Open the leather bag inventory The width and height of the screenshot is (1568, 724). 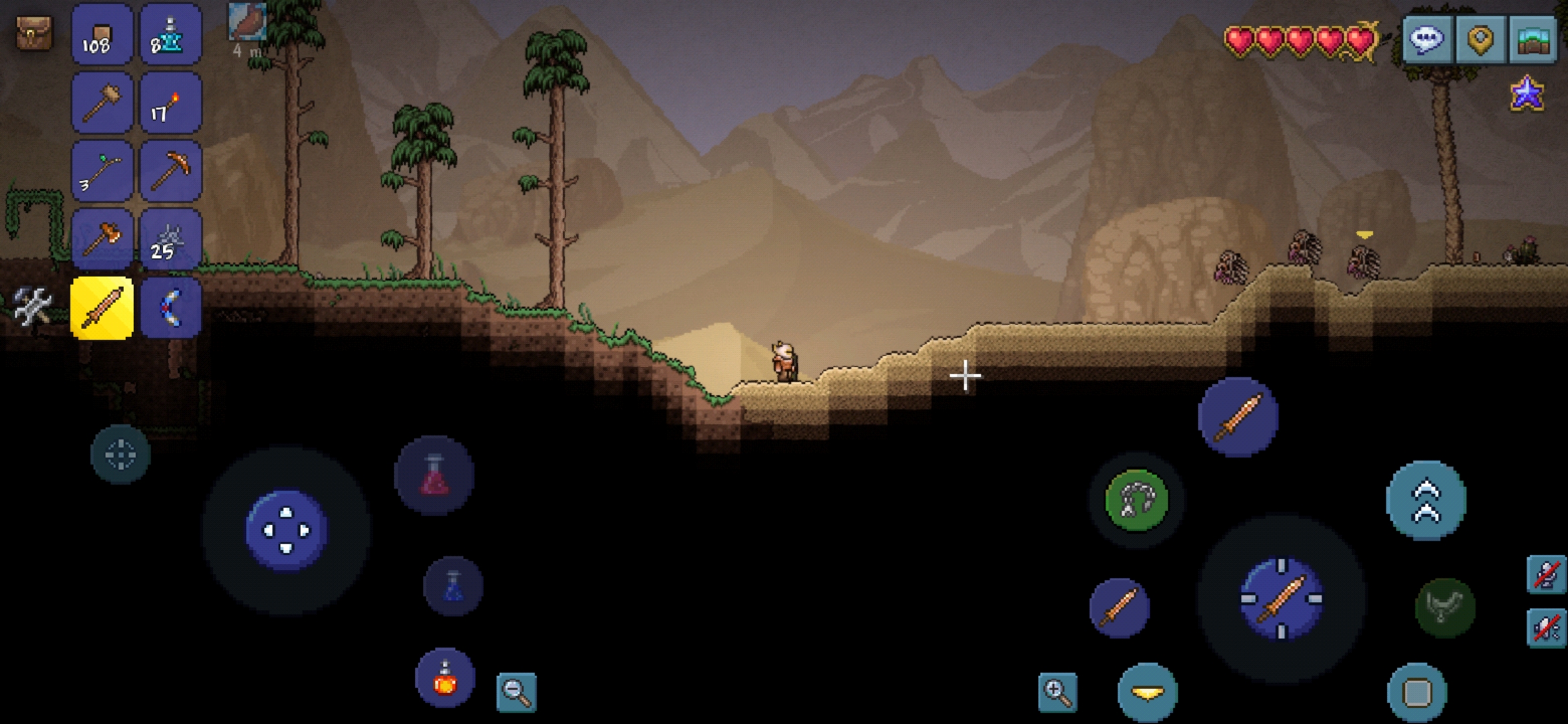tap(34, 34)
